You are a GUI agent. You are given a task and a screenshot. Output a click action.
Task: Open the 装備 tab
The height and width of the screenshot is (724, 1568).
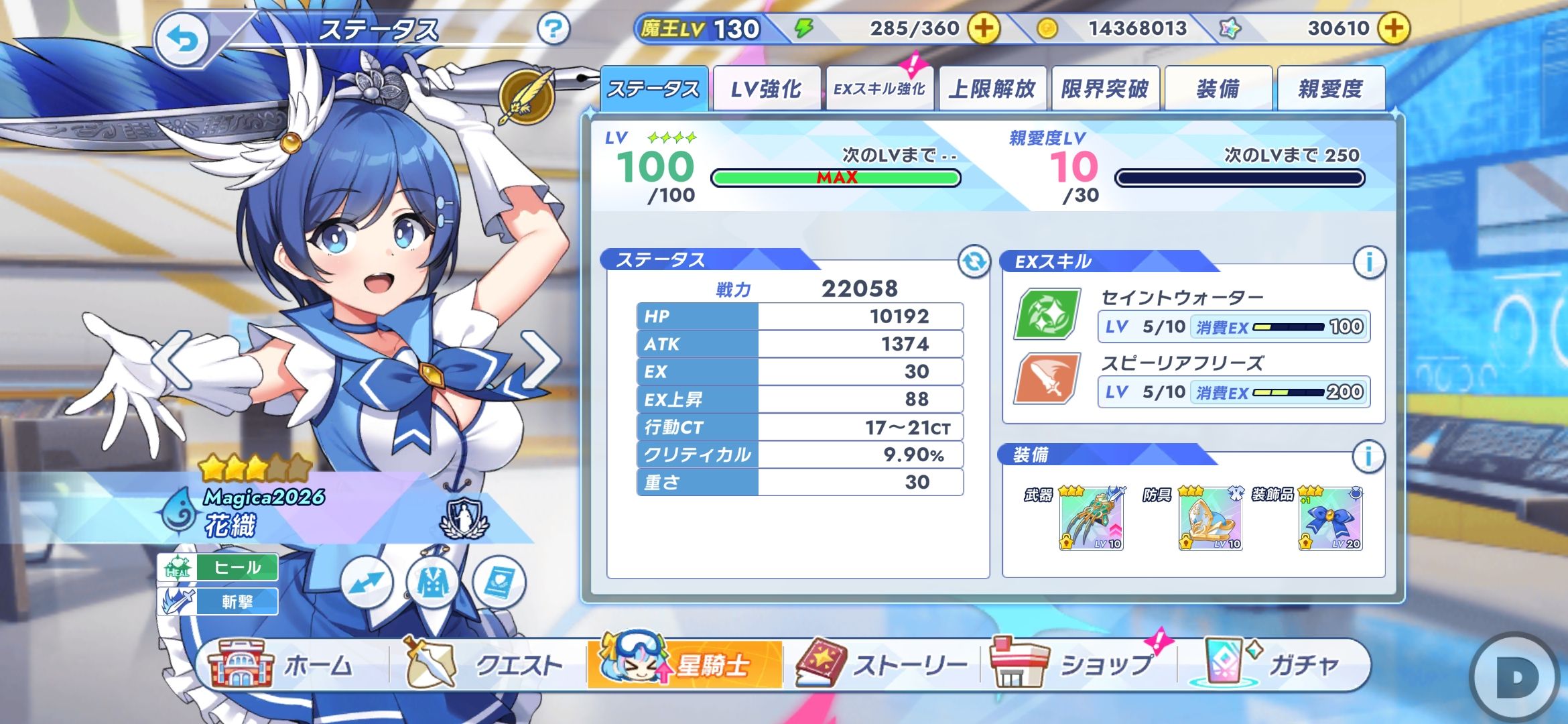coord(1218,89)
